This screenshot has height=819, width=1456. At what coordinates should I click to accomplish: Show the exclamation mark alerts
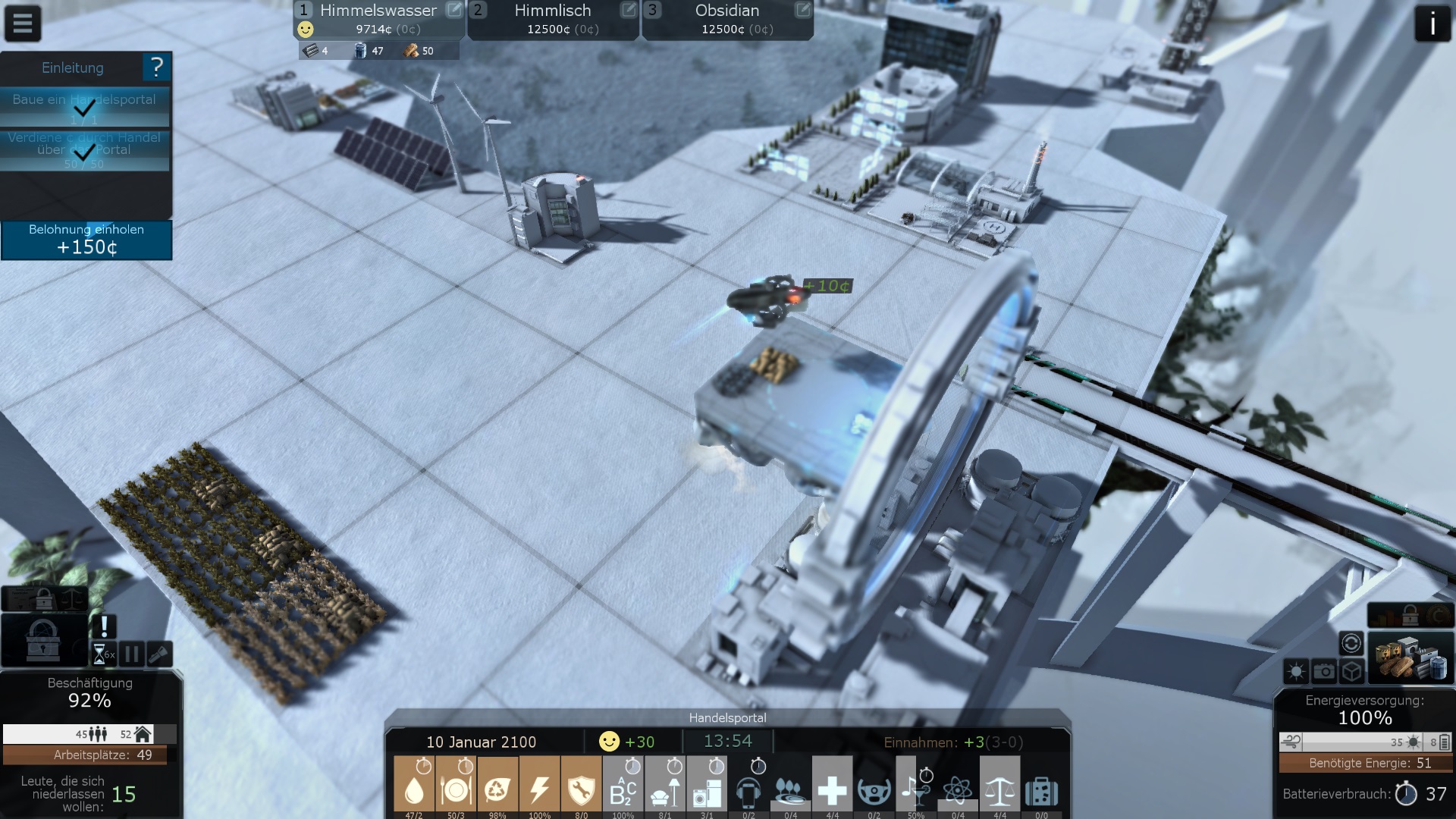104,626
